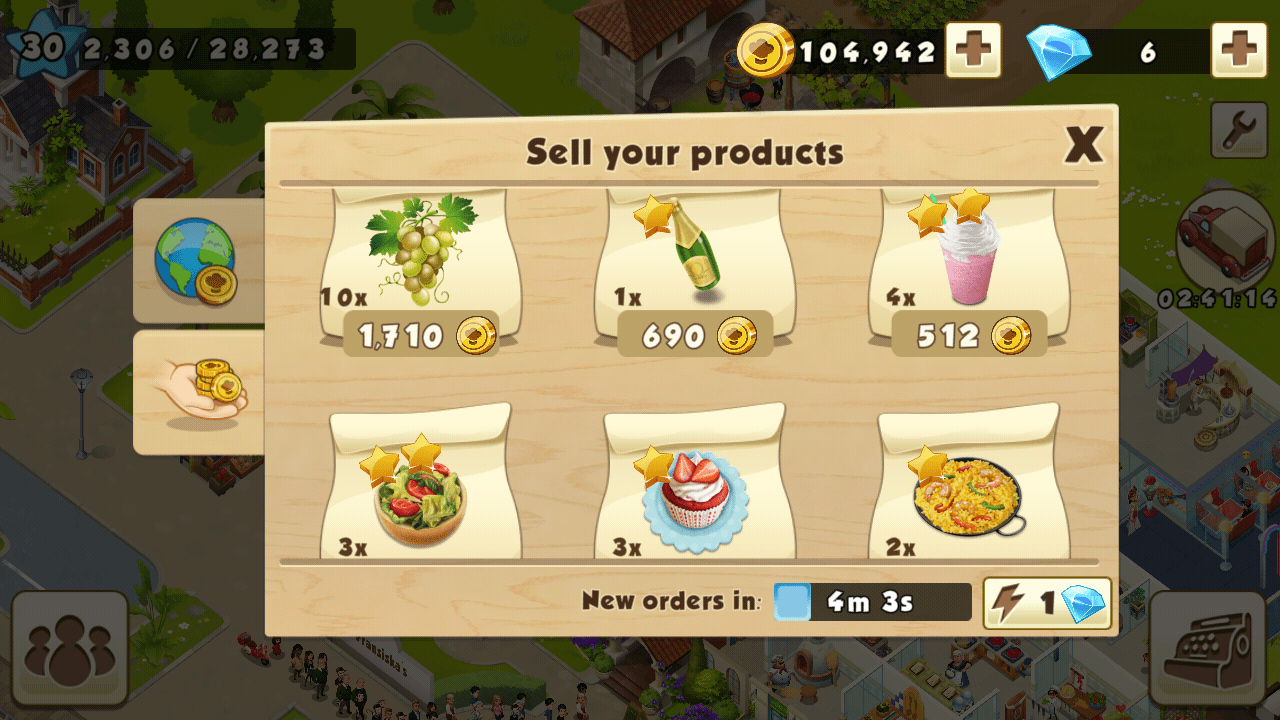Viewport: 1280px width, 720px height.
Task: Switch to the globe market tab
Action: point(197,260)
